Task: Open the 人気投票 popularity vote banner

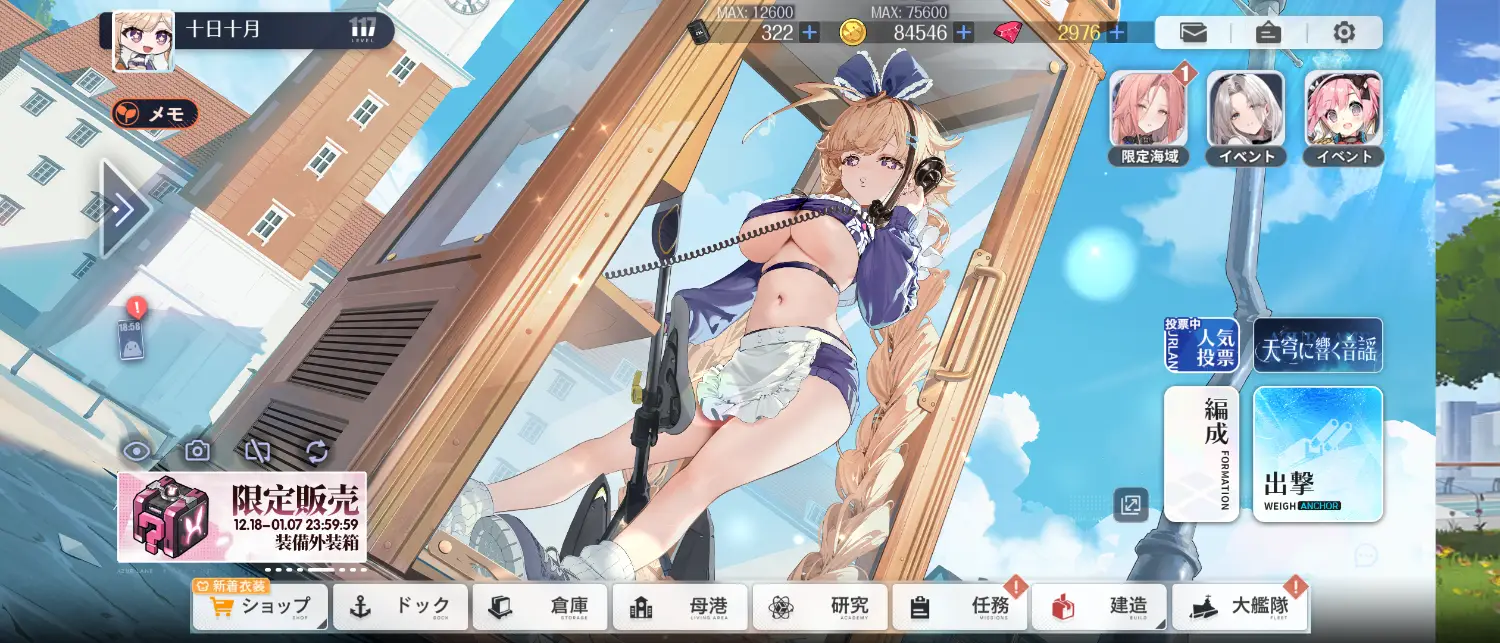Action: (x=1201, y=345)
